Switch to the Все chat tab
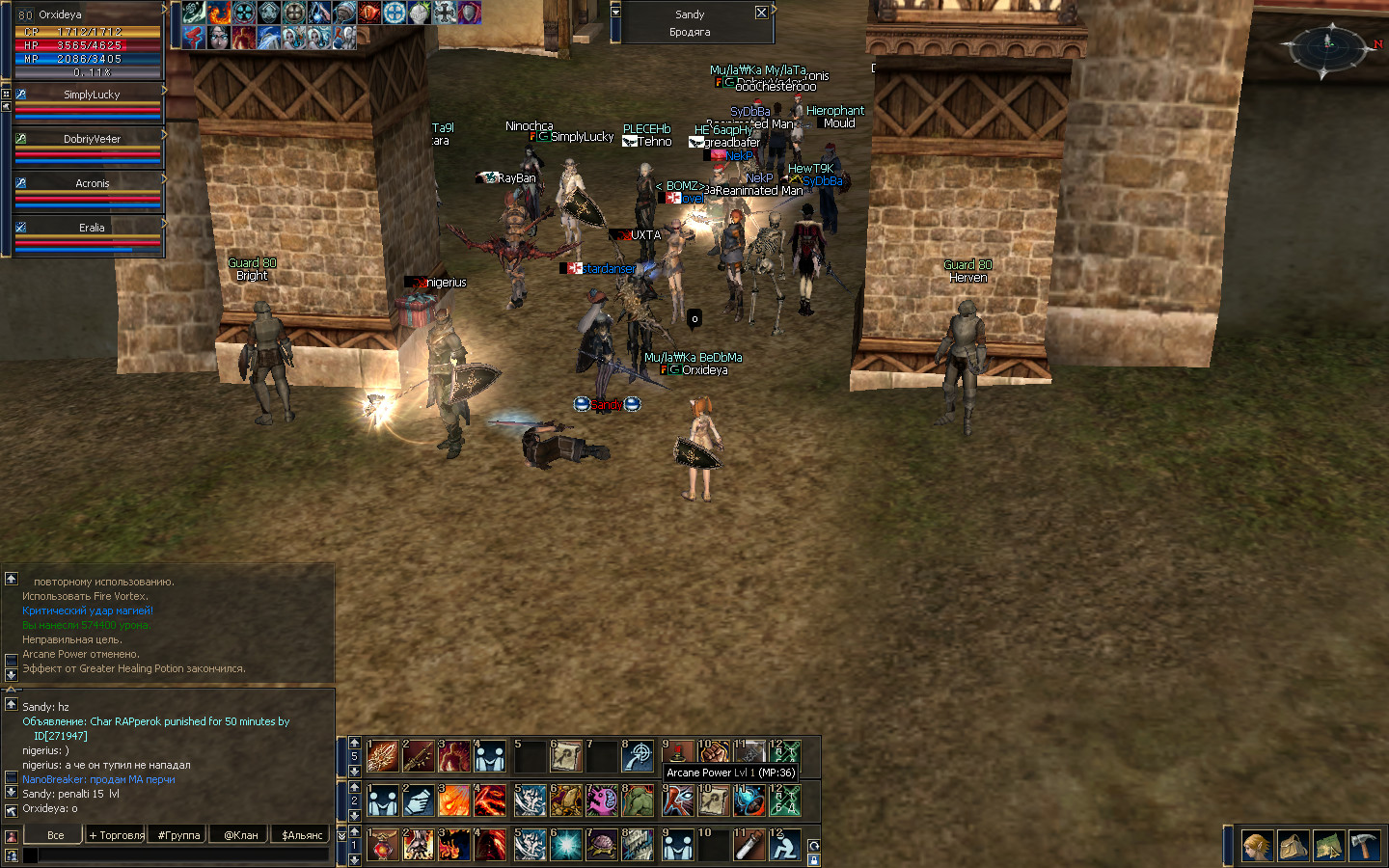Viewport: 1389px width, 868px height. [x=56, y=835]
